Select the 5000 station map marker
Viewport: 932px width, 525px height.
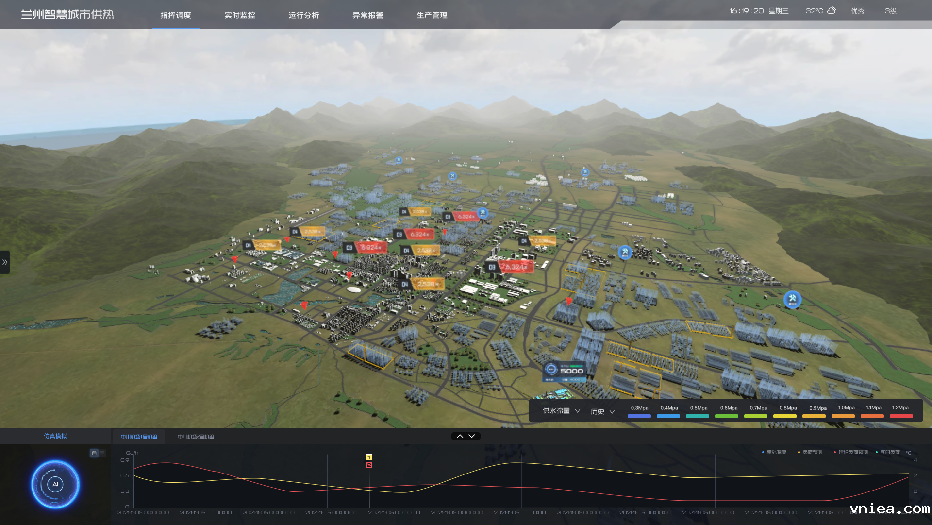coord(567,371)
